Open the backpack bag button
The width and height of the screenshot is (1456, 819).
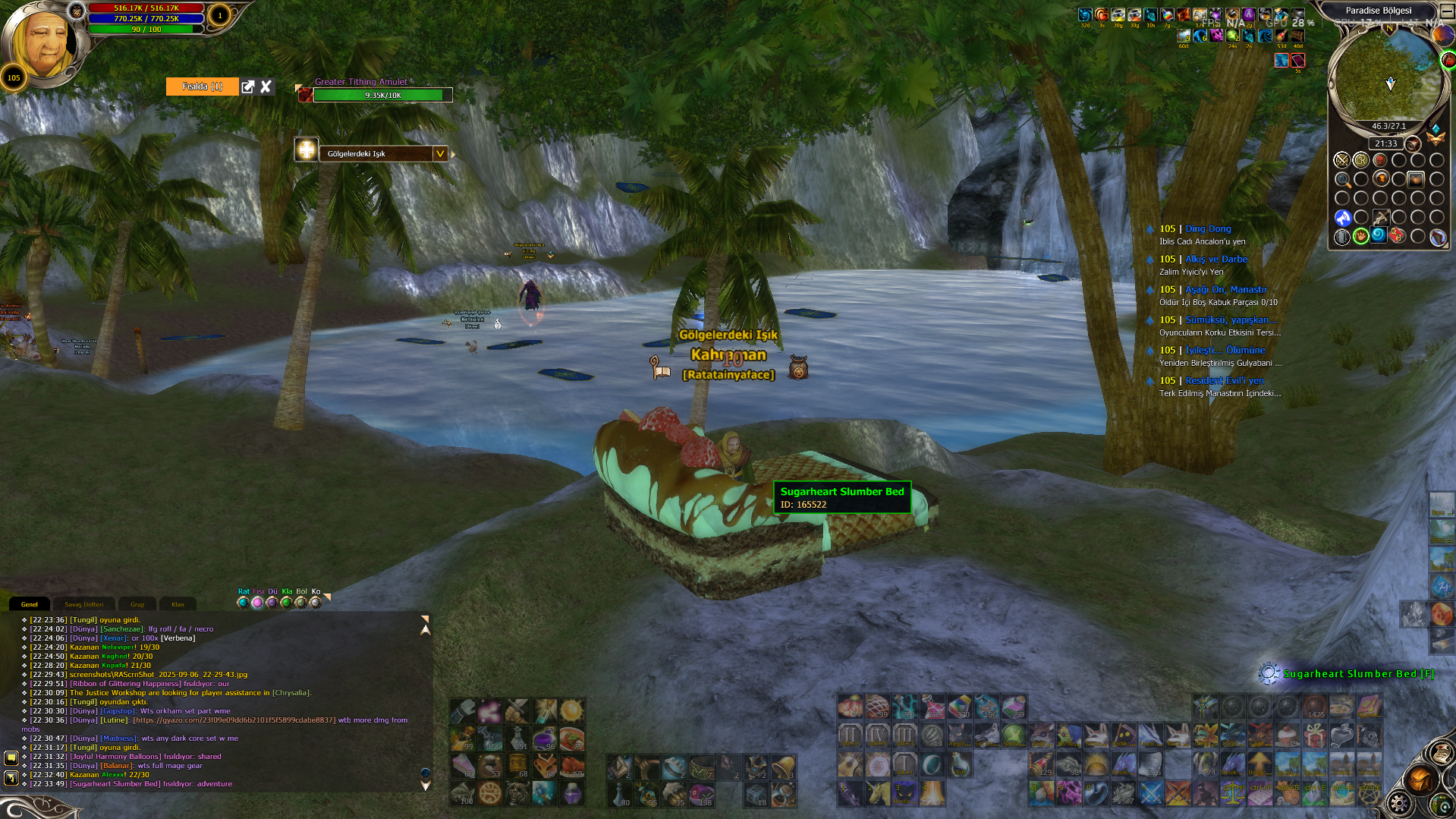click(x=1420, y=780)
